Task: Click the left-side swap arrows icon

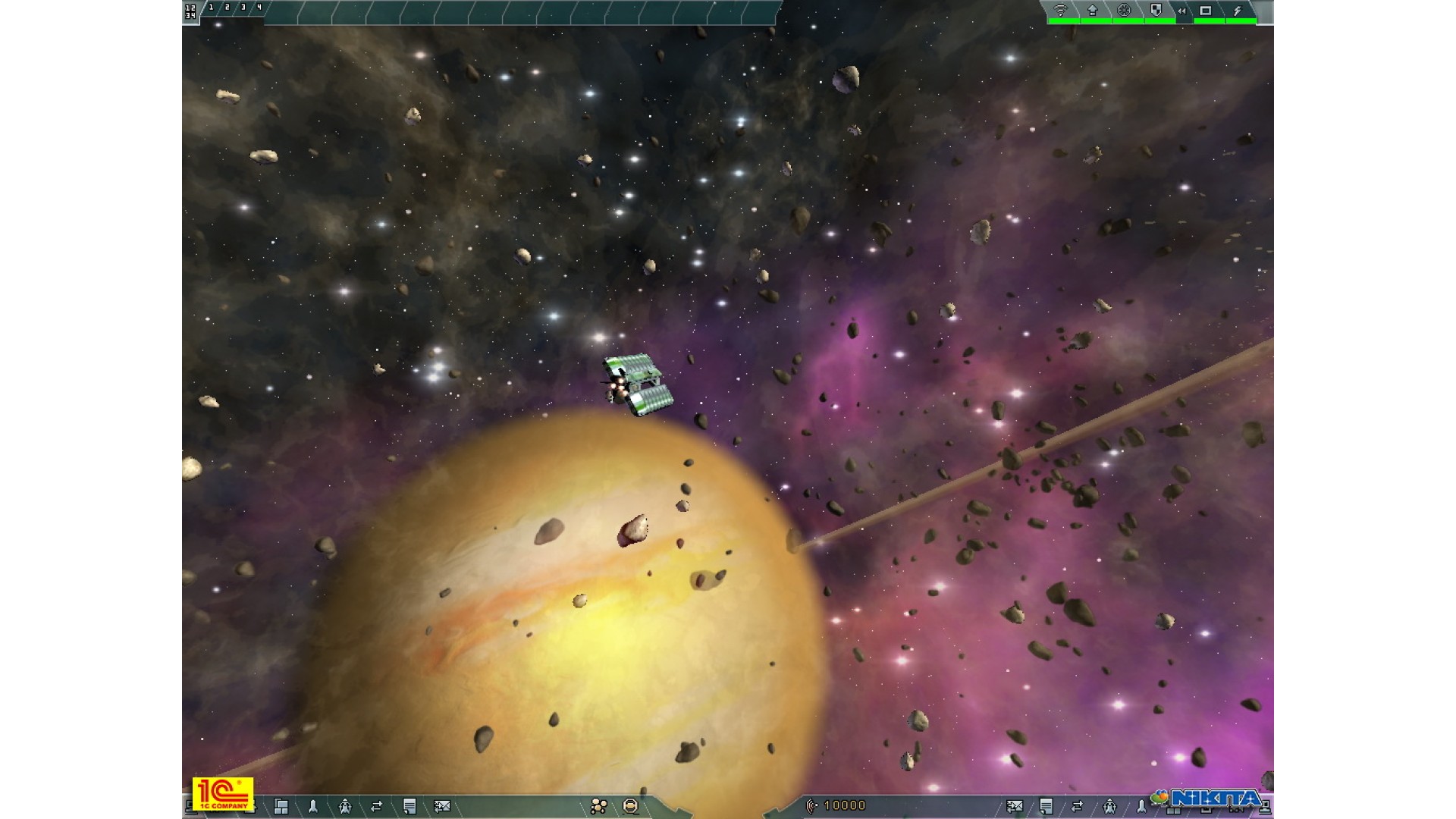Action: click(x=377, y=806)
